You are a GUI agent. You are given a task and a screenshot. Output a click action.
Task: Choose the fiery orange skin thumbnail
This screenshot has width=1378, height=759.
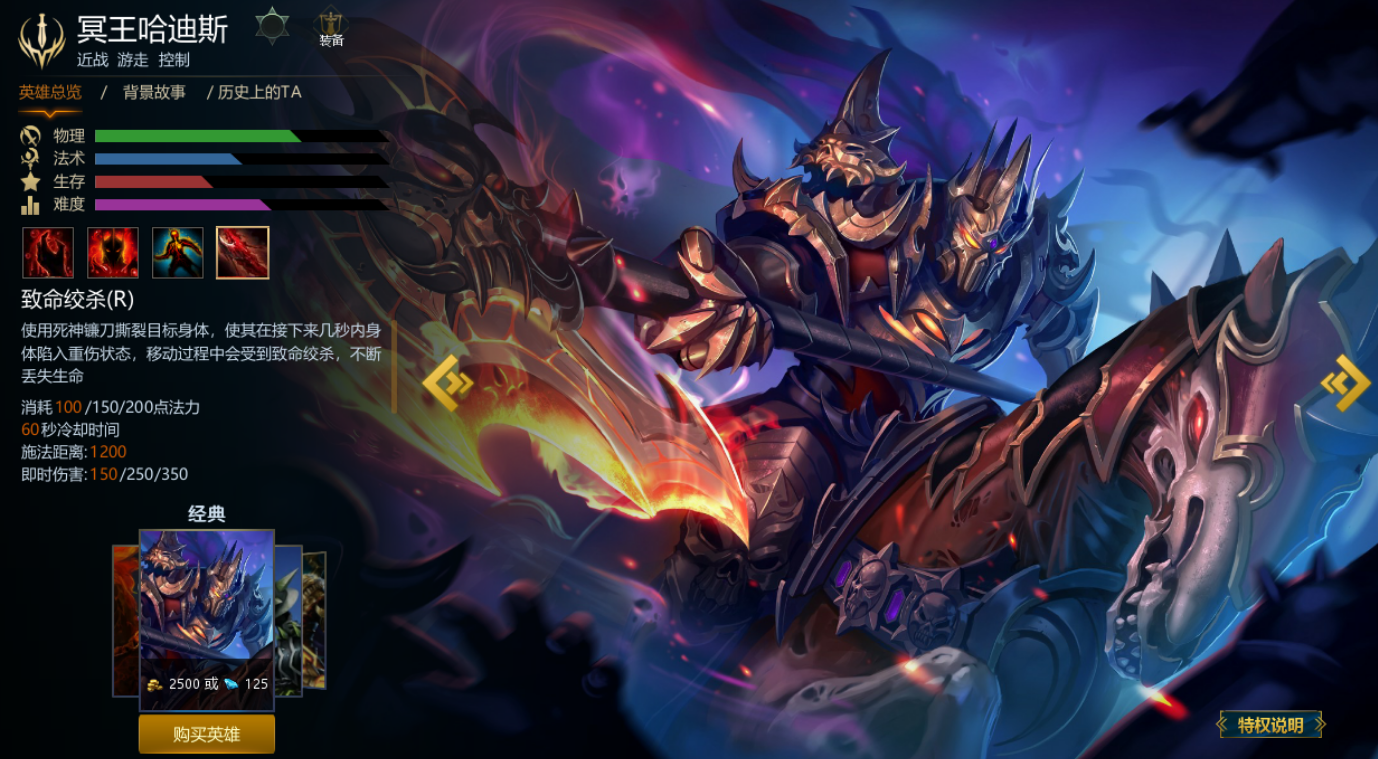point(125,620)
